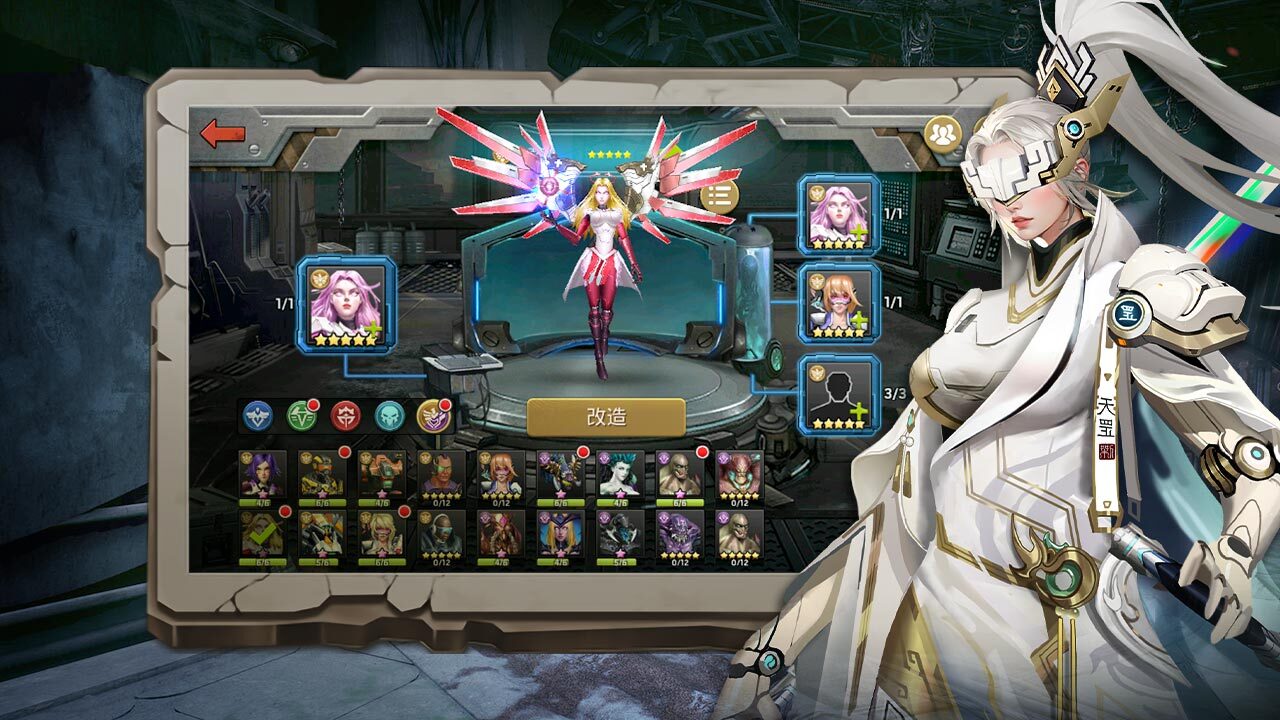The height and width of the screenshot is (720, 1280).
Task: Open the gold group-of-people icon
Action: pos(941,134)
